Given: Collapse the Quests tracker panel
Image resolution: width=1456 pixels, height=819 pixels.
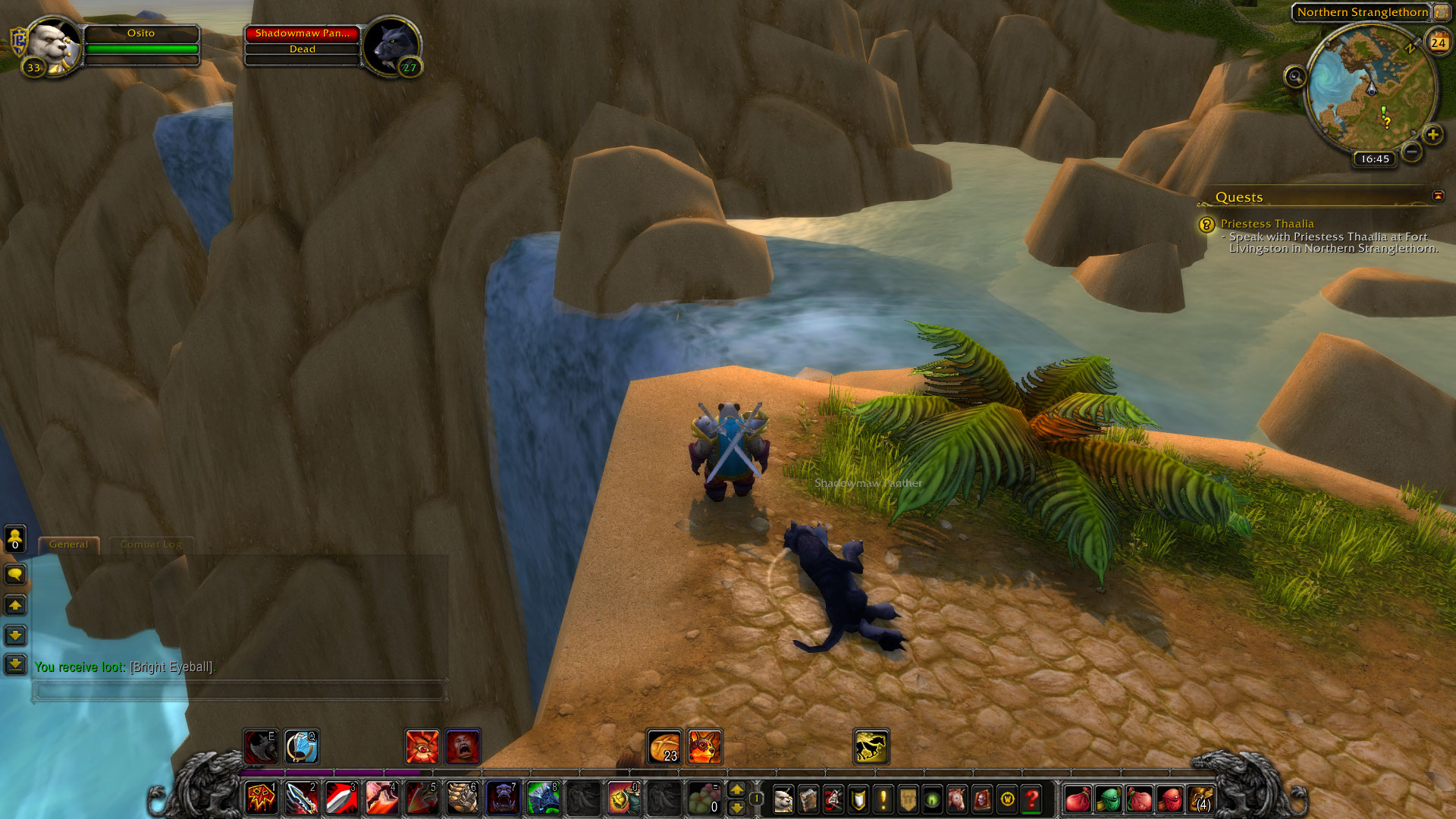Looking at the screenshot, I should click(x=1438, y=196).
